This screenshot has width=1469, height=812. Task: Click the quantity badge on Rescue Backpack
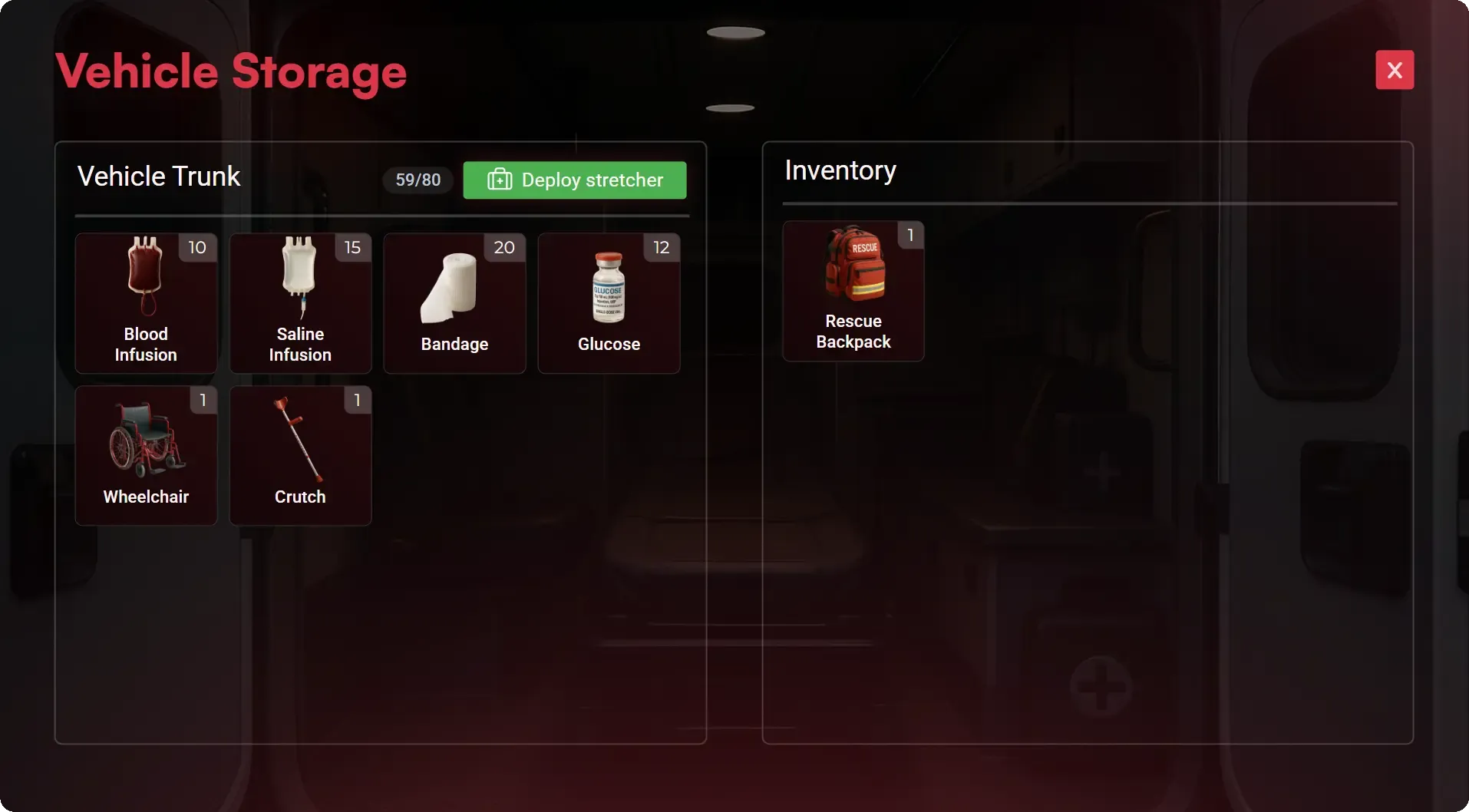[x=910, y=236]
